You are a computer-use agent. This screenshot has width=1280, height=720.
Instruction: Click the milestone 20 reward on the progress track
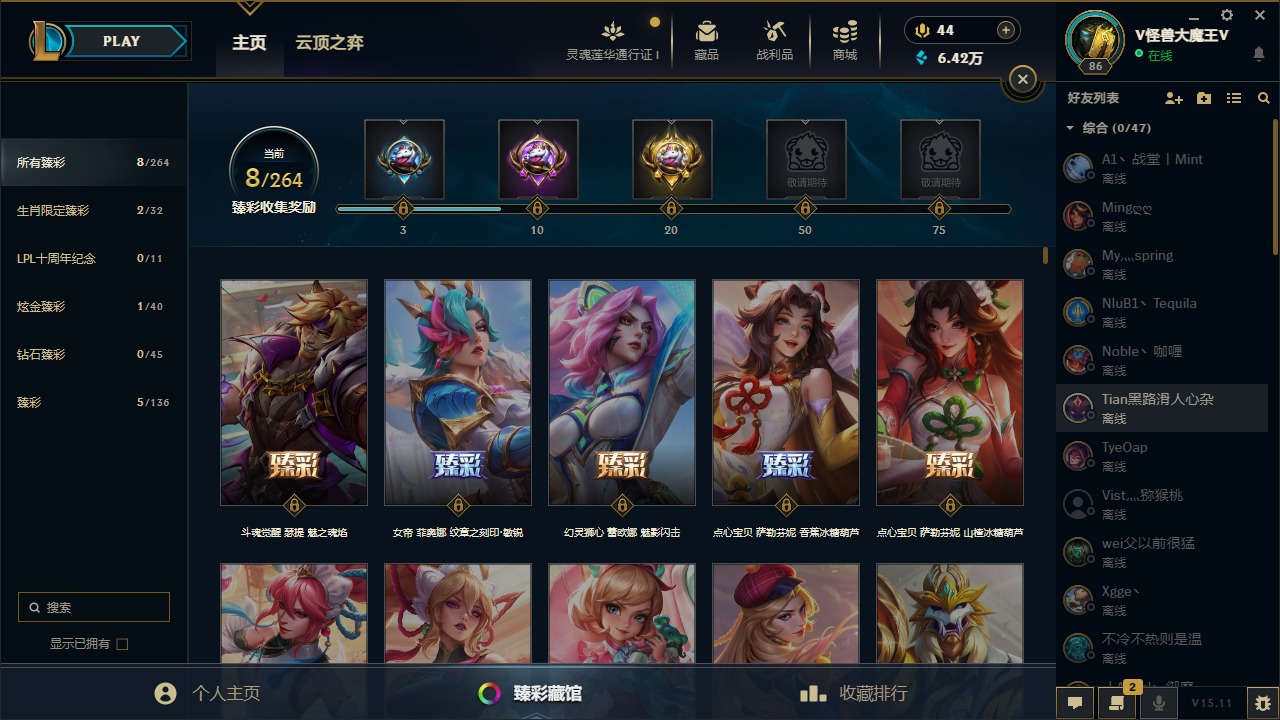[671, 159]
